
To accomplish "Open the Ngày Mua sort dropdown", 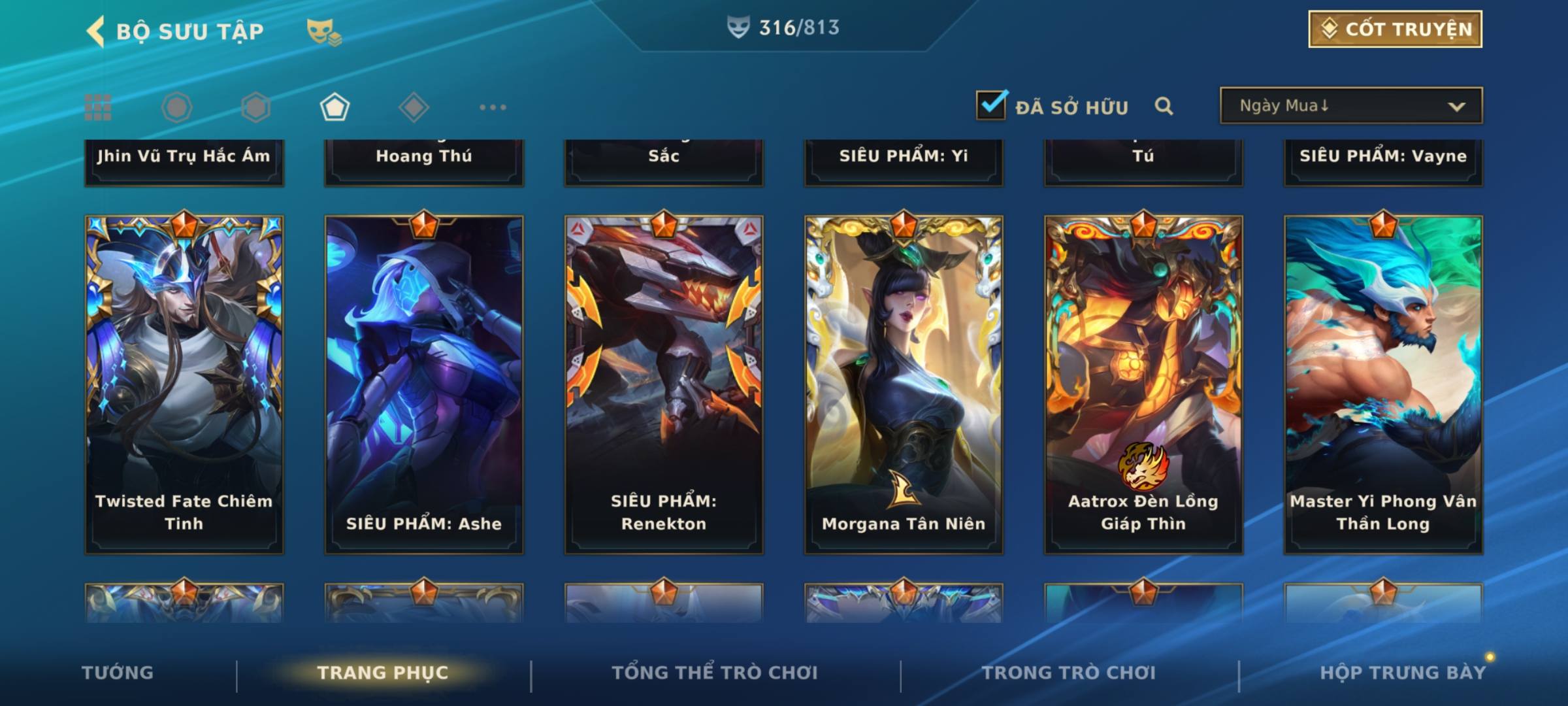I will coord(1350,106).
